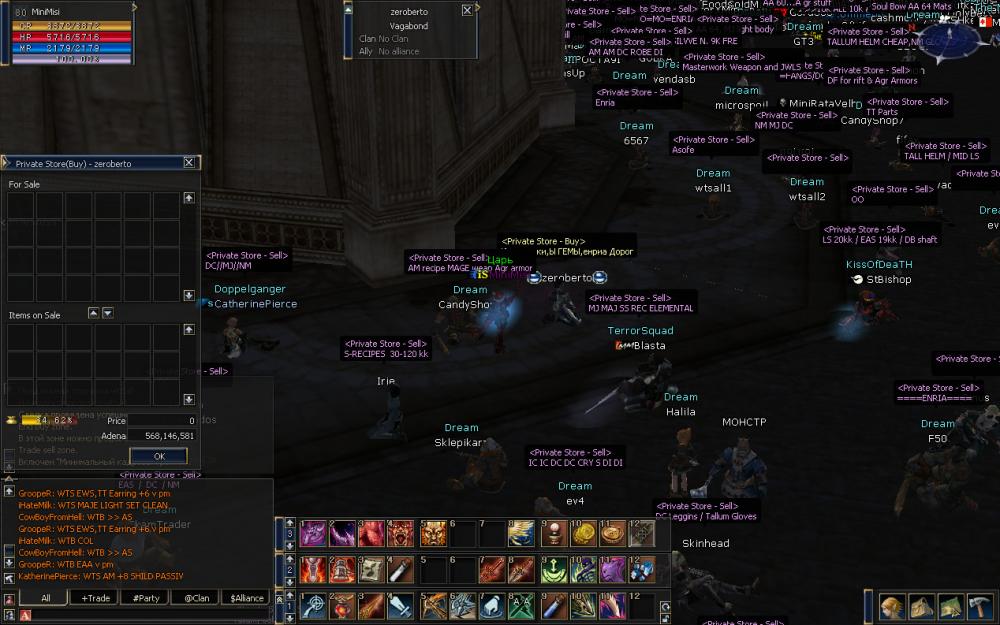Open the +Trade chat tab
Image resolution: width=1000 pixels, height=625 pixels.
(x=96, y=598)
